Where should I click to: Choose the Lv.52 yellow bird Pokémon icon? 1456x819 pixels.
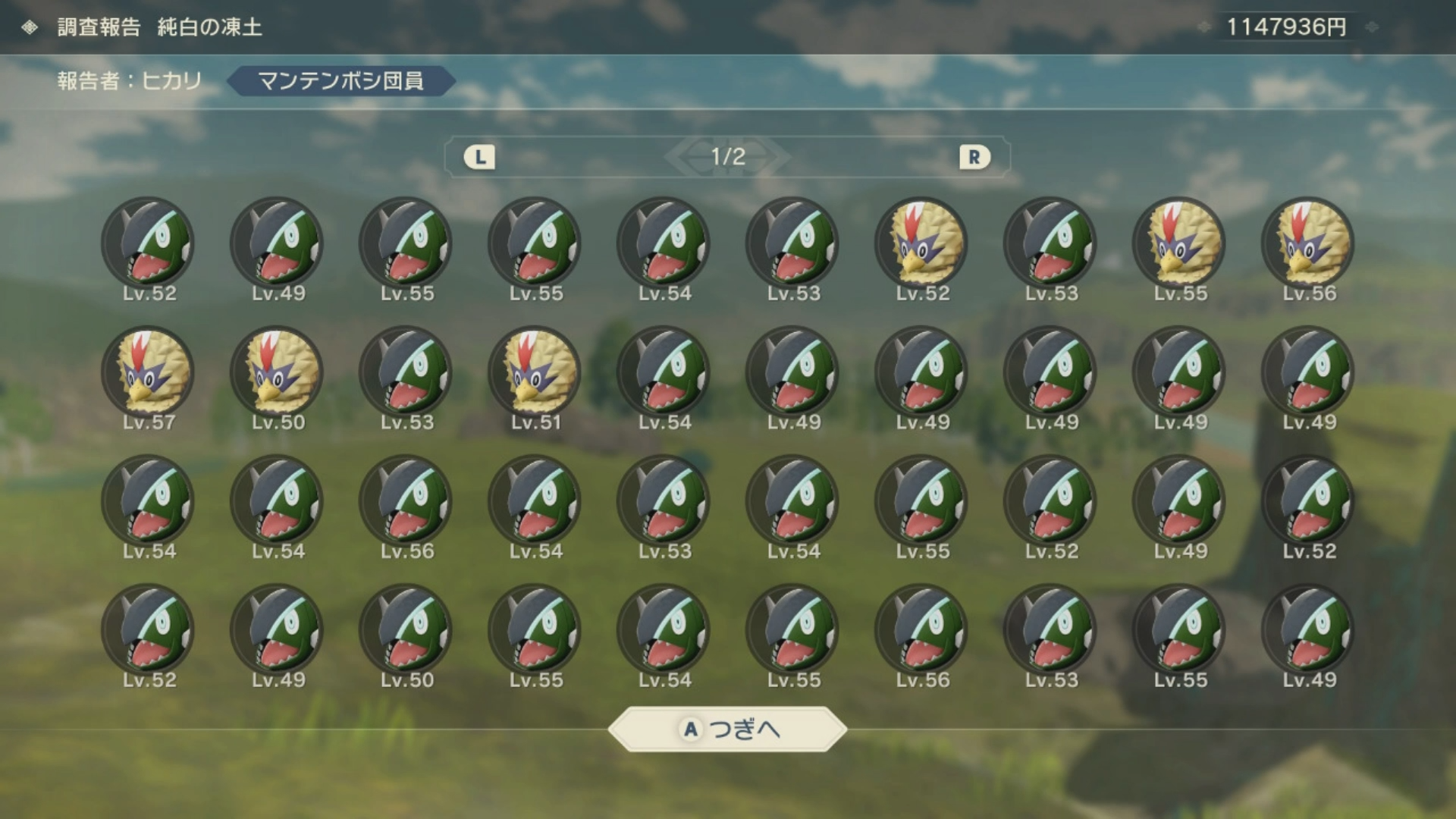[921, 243]
